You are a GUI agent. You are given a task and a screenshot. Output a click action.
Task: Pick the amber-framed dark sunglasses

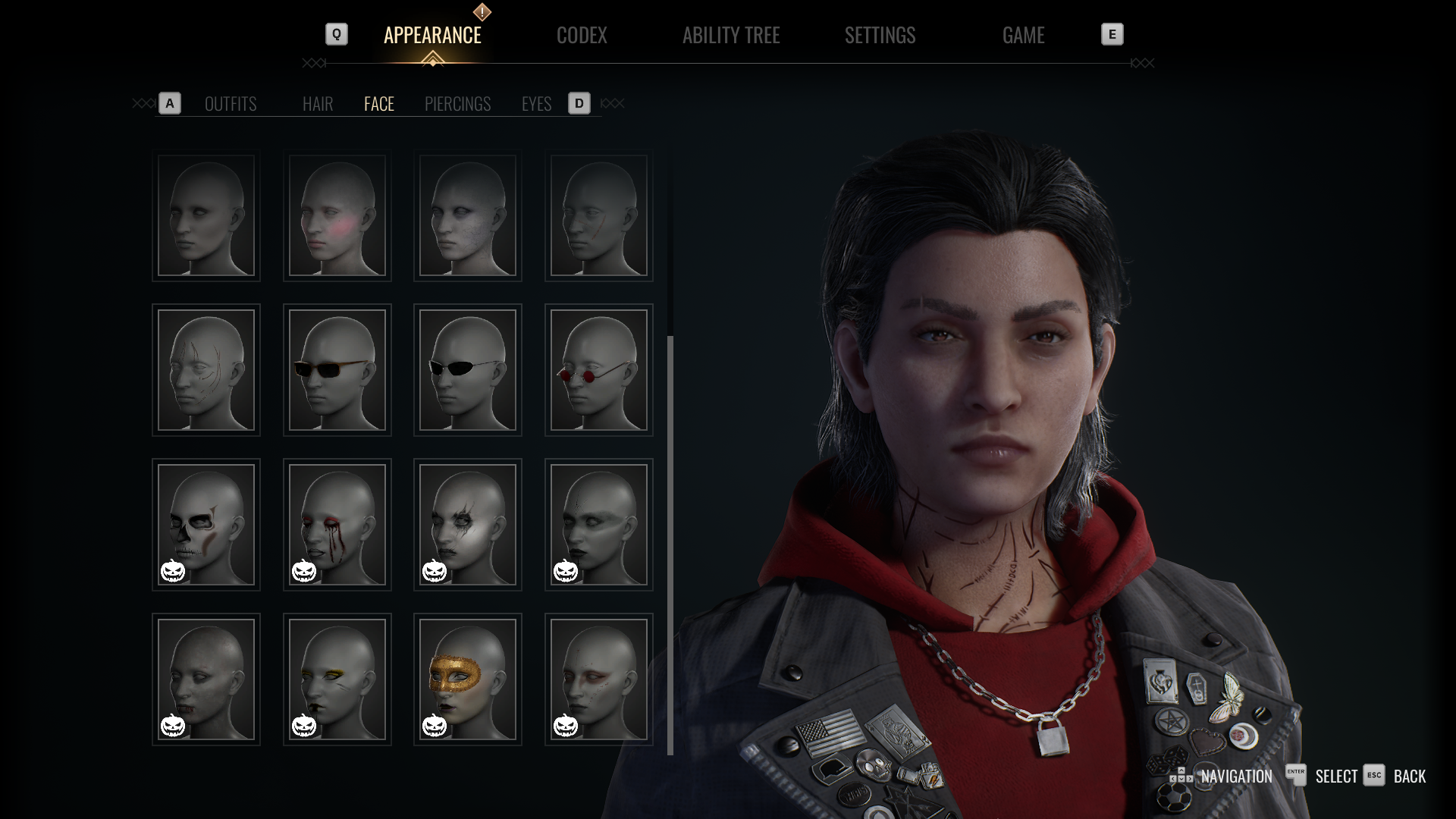337,370
